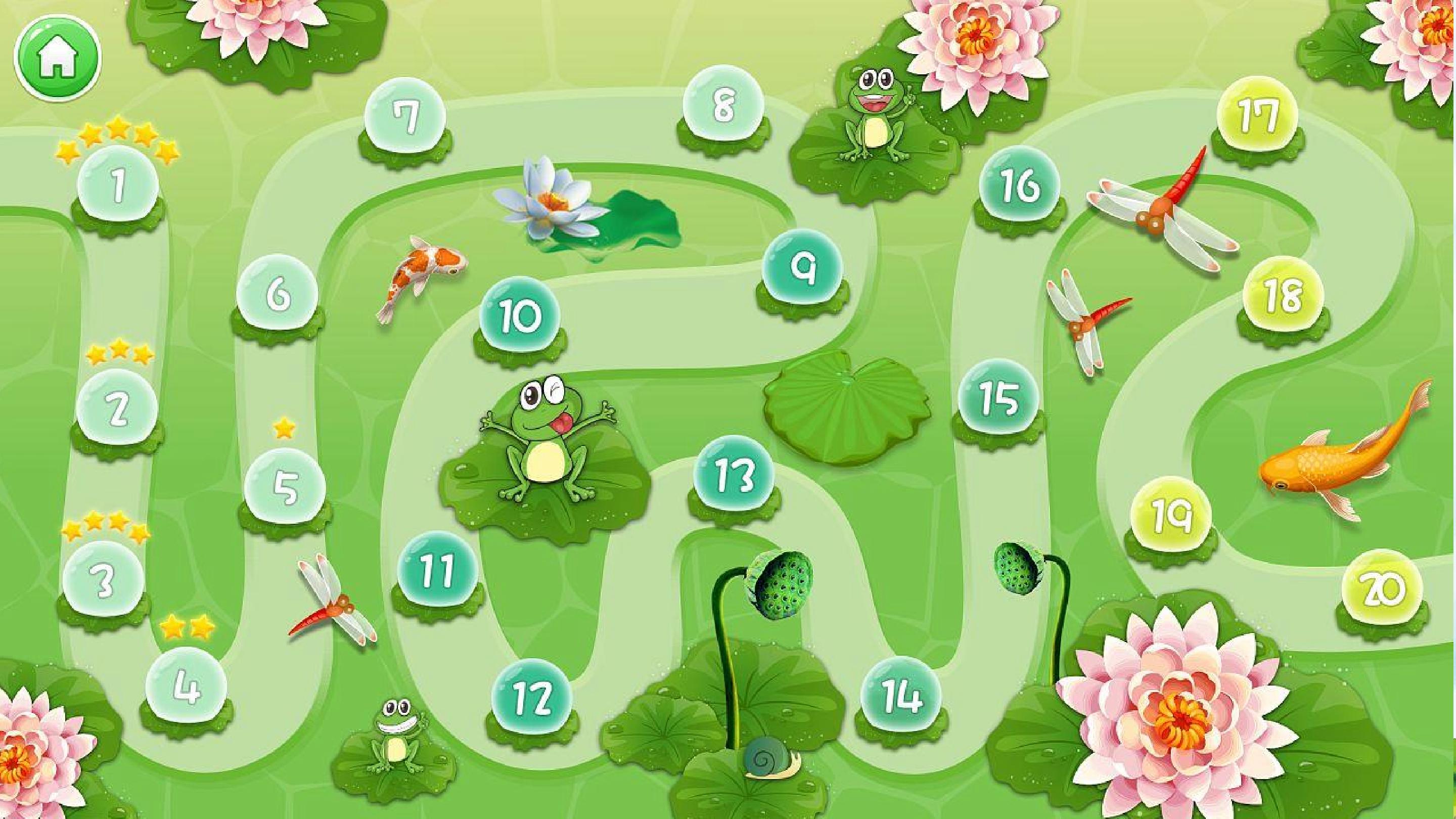This screenshot has width=1456, height=819.
Task: Open level 15
Action: [x=999, y=398]
